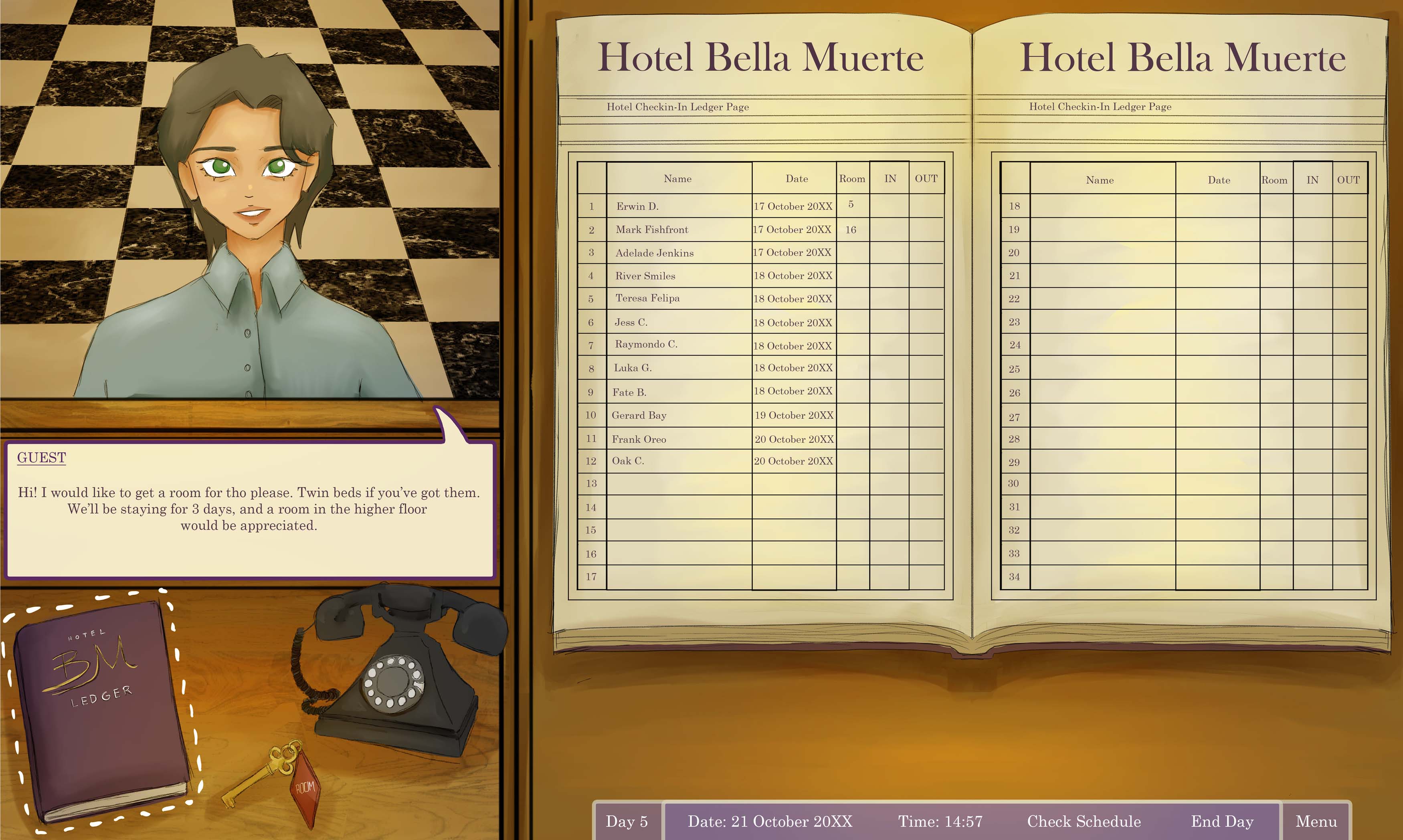Image resolution: width=1403 pixels, height=840 pixels.
Task: Select the Frank Oreo ledger entry
Action: tap(639, 439)
